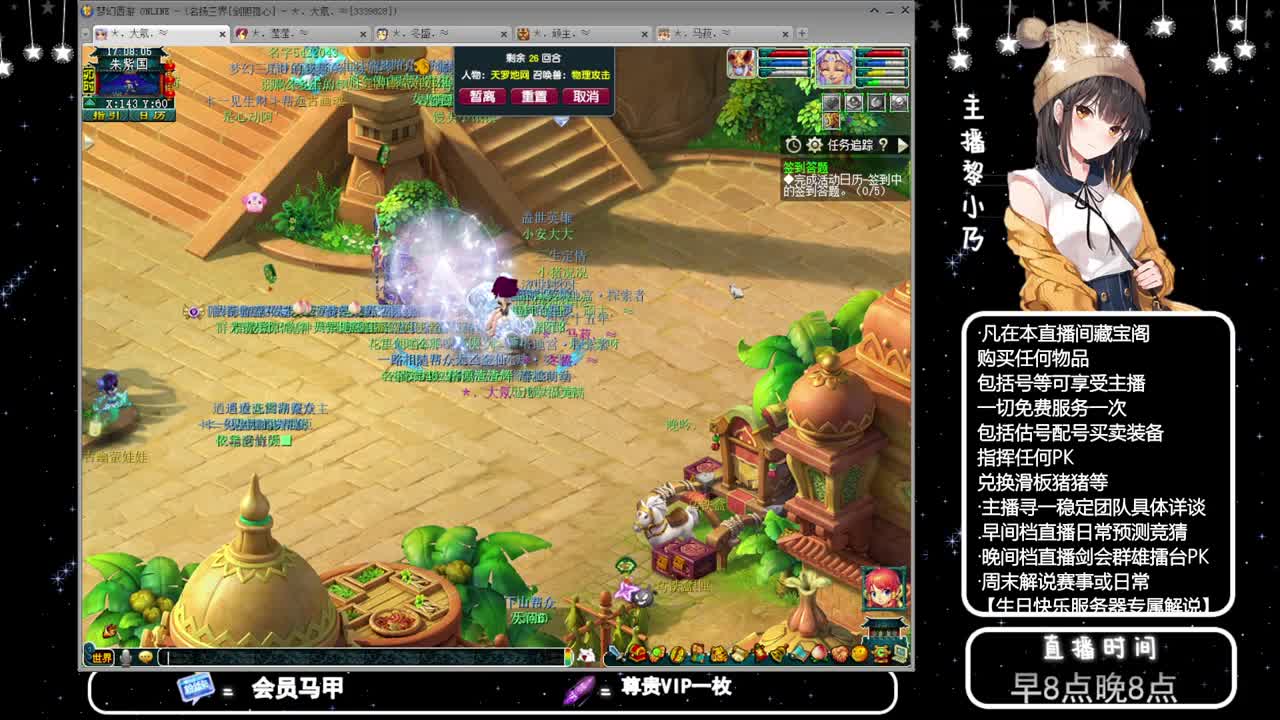Open the blue map icon on bottom toolbar

point(798,655)
